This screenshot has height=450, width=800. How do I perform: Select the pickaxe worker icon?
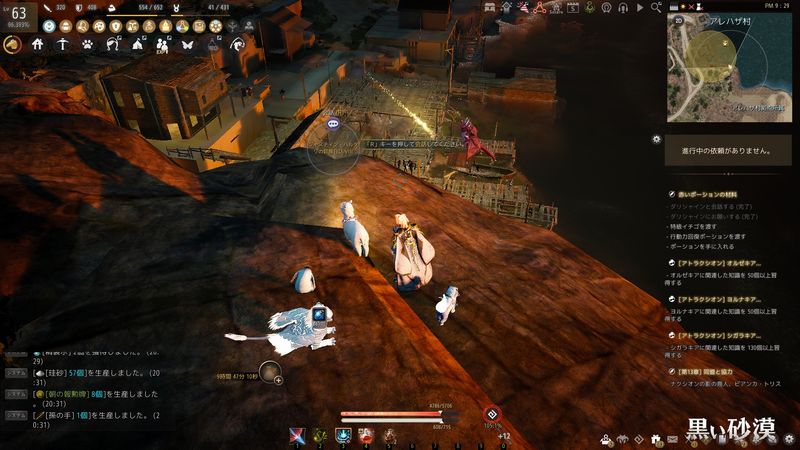[x=63, y=44]
